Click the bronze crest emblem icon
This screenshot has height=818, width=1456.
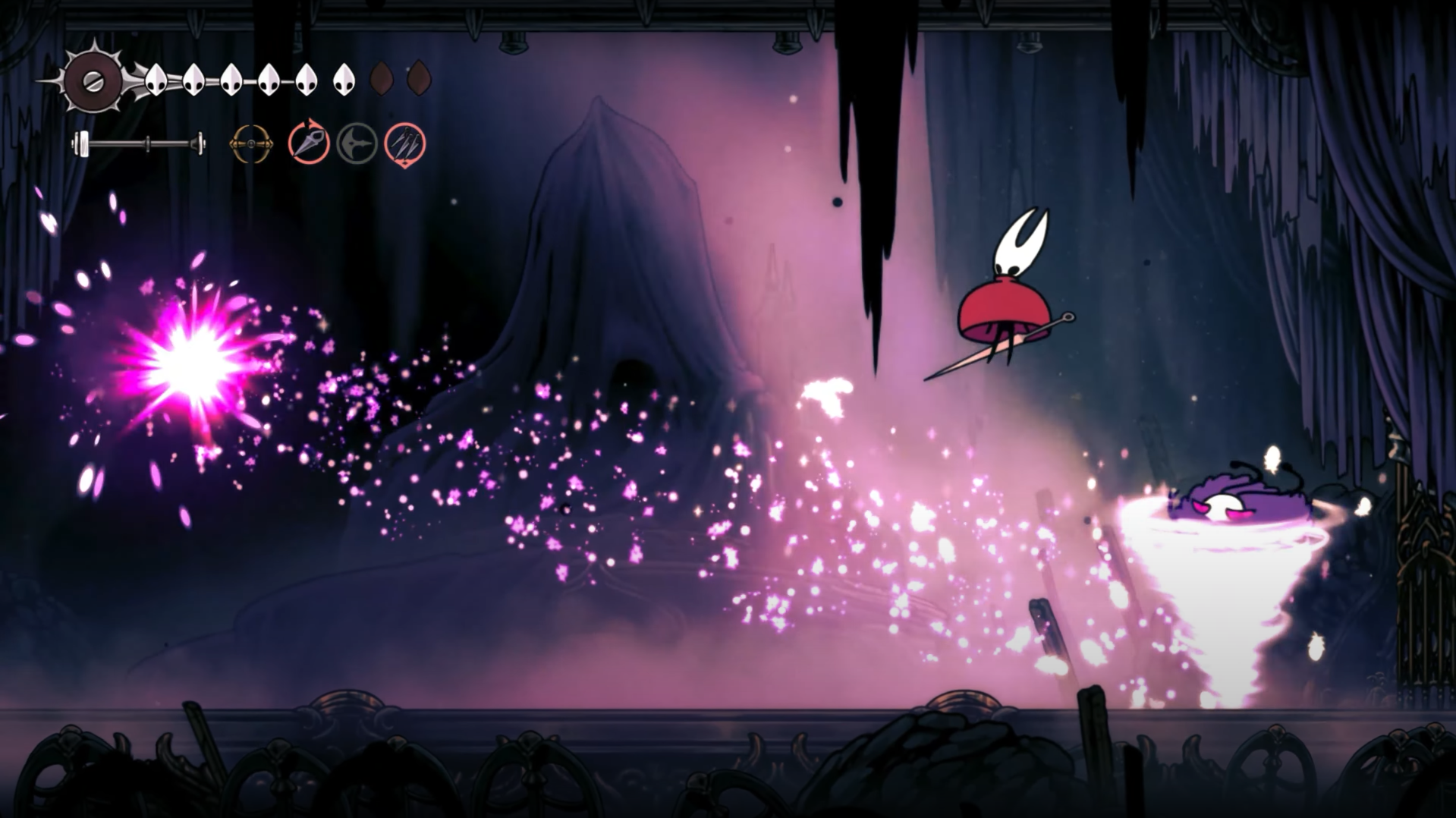click(x=251, y=143)
